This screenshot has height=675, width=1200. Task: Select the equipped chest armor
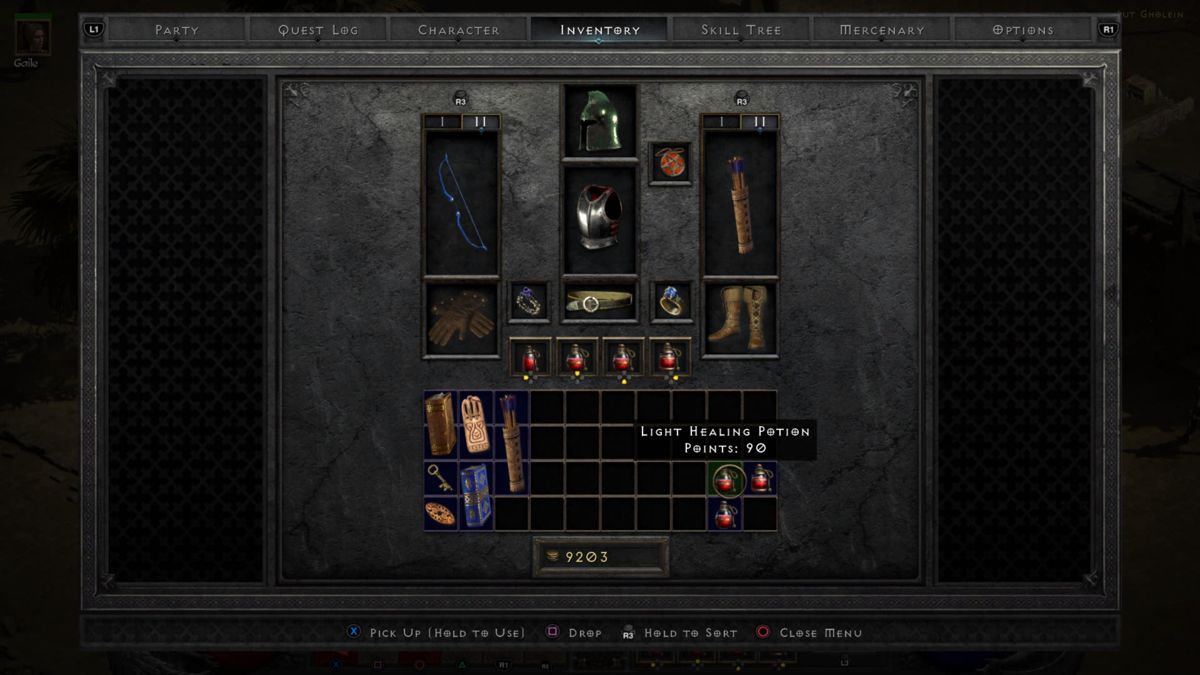[600, 218]
